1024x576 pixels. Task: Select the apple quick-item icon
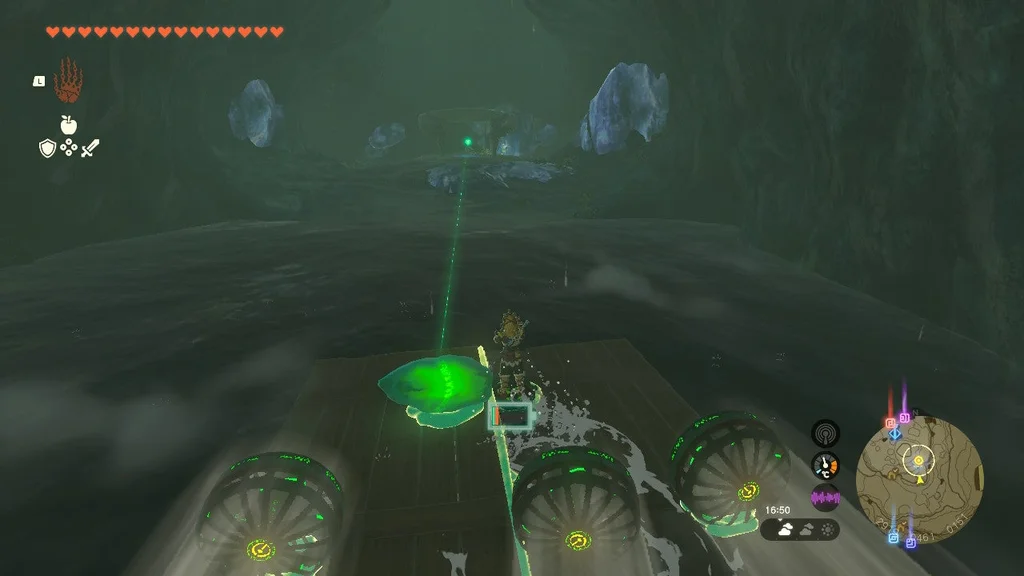coord(68,125)
